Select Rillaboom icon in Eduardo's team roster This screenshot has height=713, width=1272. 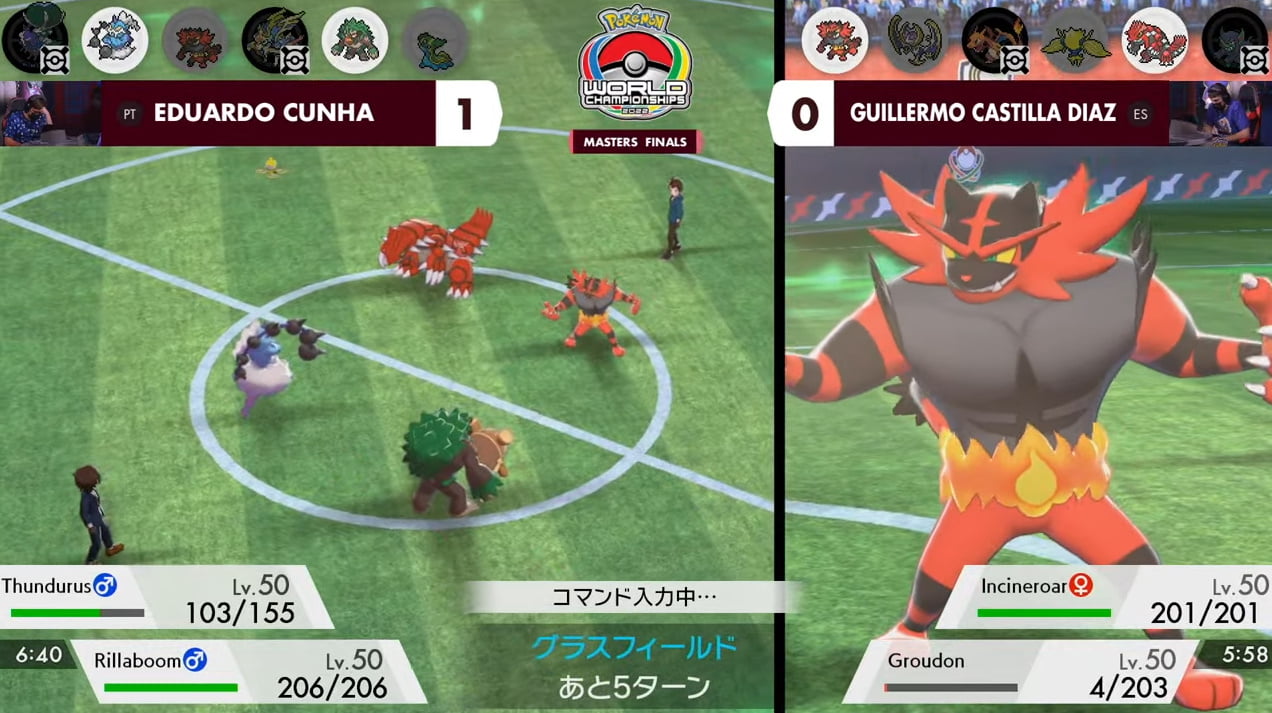point(355,40)
